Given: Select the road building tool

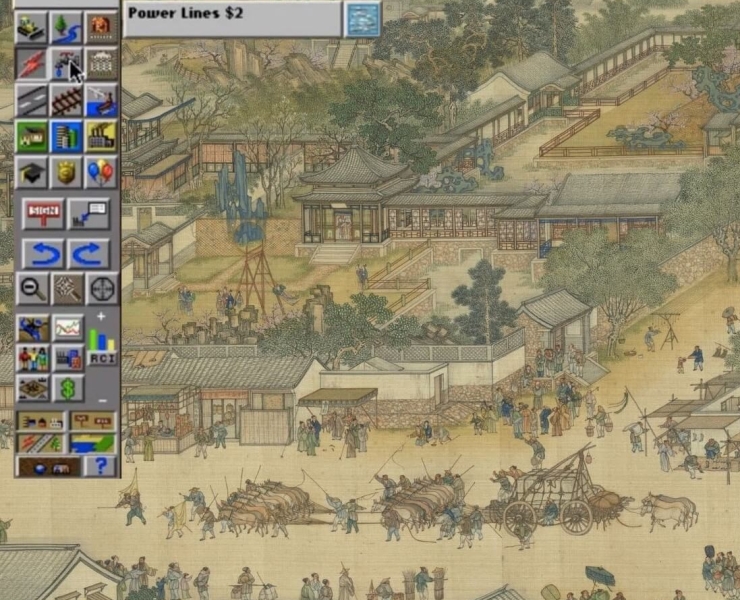Looking at the screenshot, I should [32, 99].
